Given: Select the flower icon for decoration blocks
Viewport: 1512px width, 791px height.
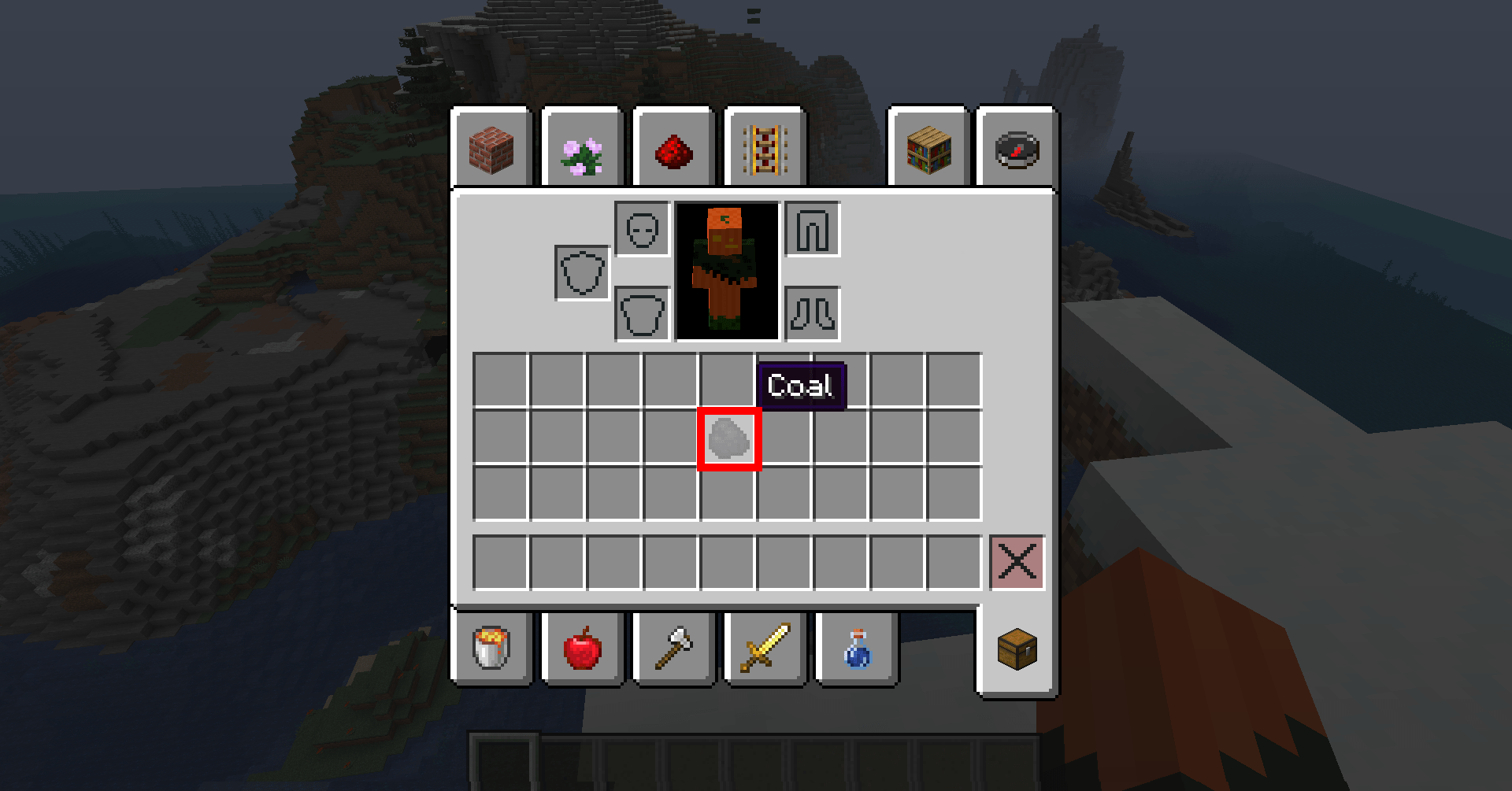Looking at the screenshot, I should click(583, 150).
